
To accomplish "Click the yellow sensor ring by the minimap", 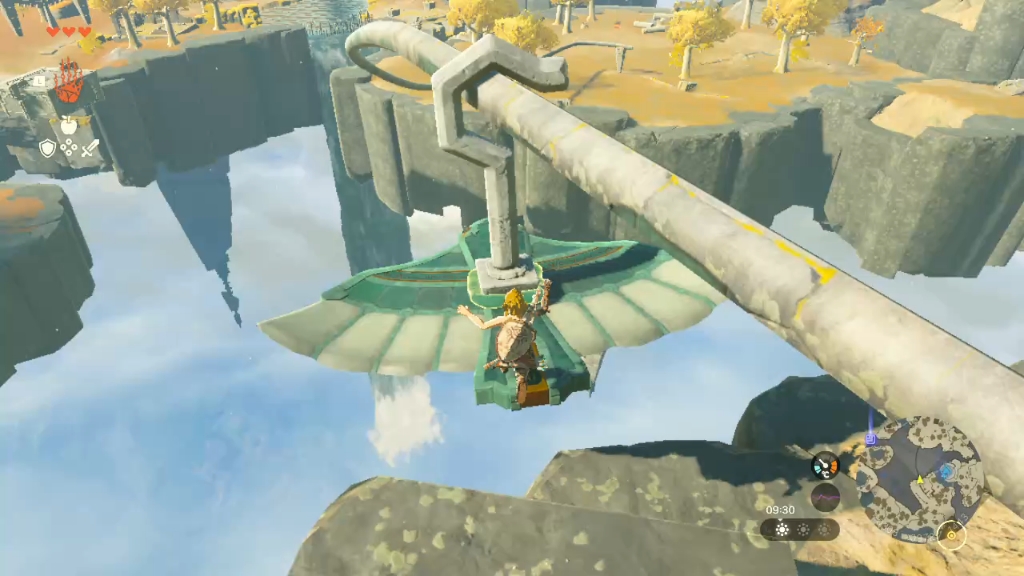I will 951,536.
